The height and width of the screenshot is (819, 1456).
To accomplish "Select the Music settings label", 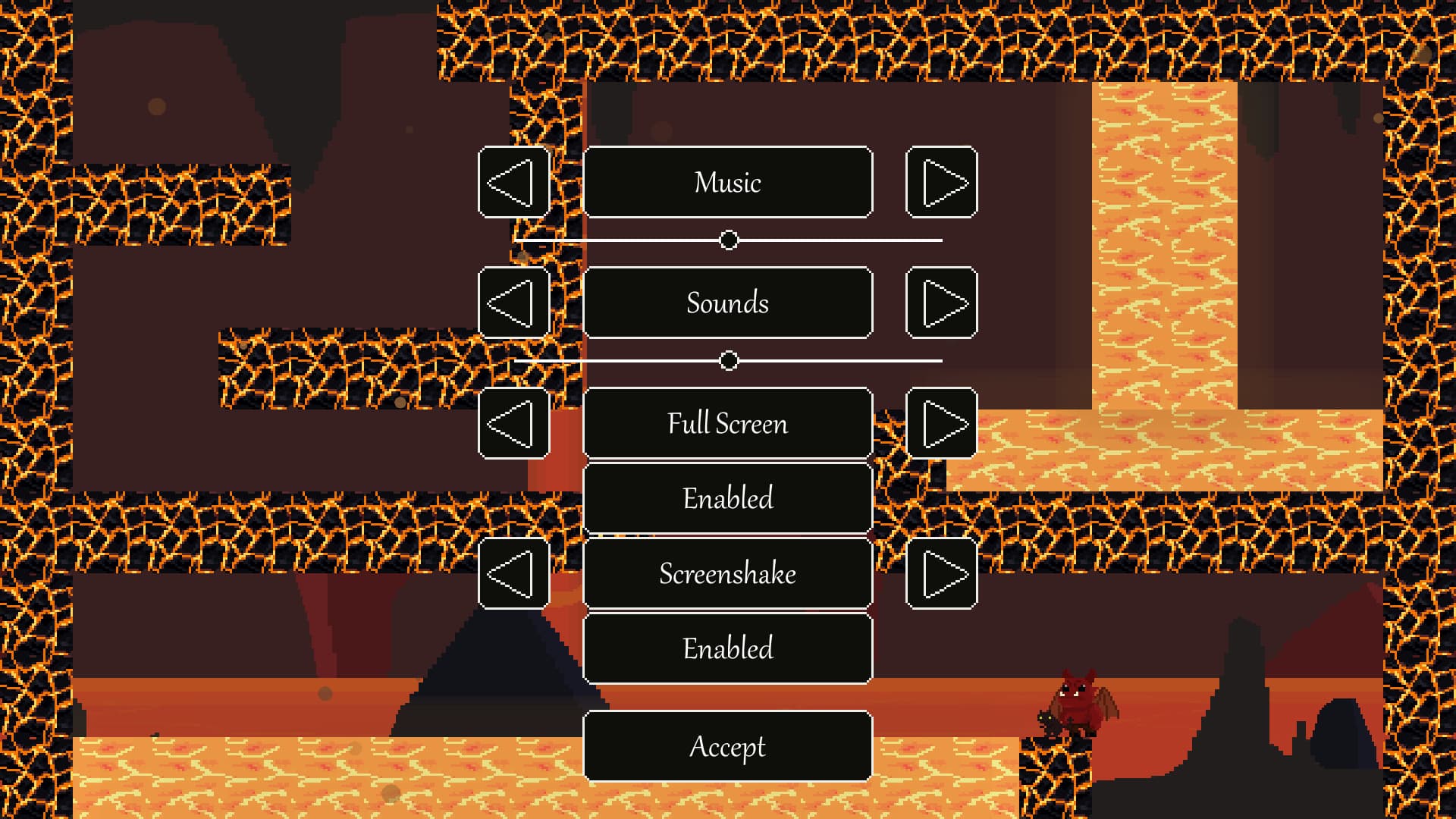I will tap(728, 182).
